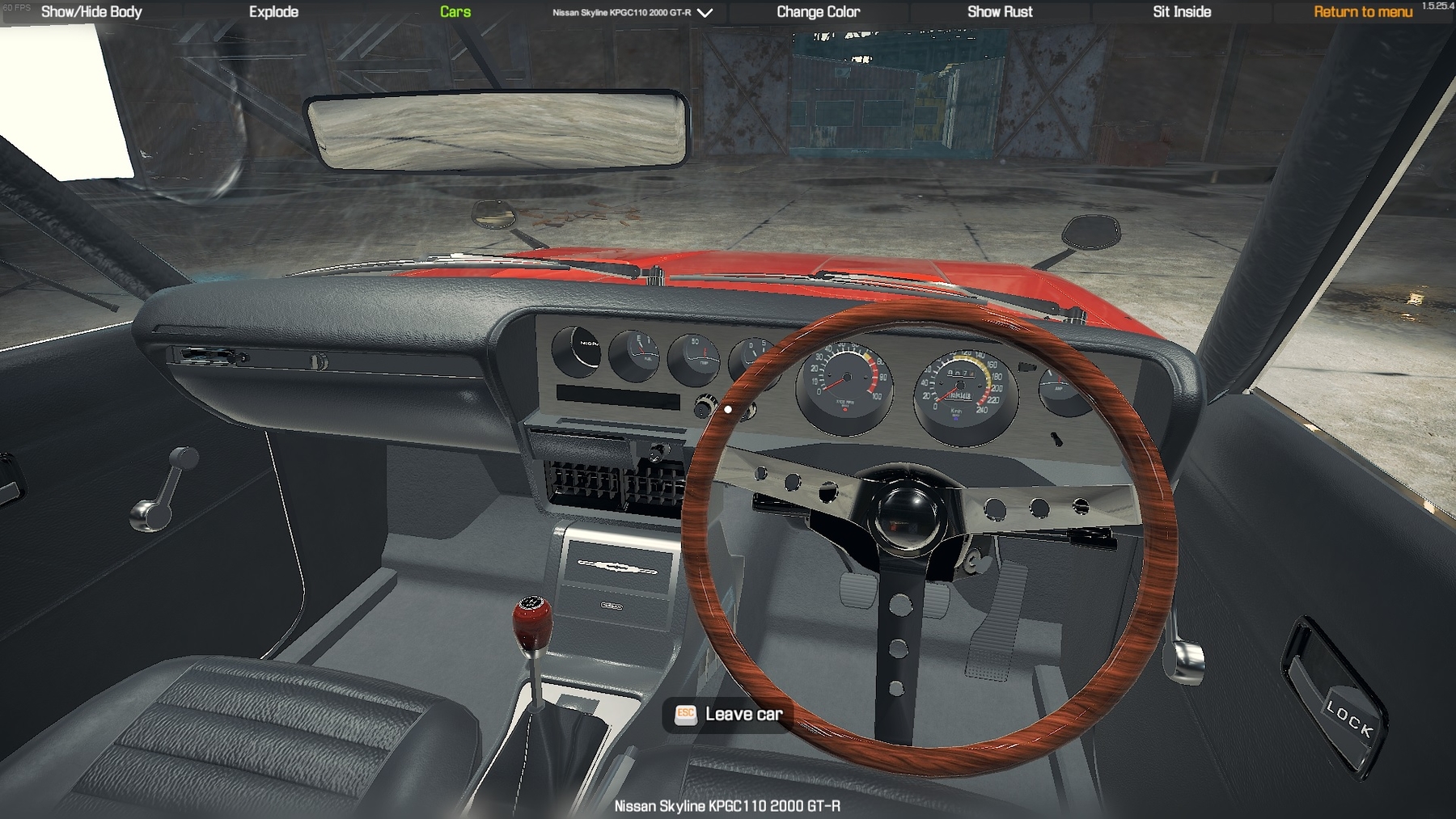
Task: Toggle Show/Hide Body option
Action: [x=91, y=12]
